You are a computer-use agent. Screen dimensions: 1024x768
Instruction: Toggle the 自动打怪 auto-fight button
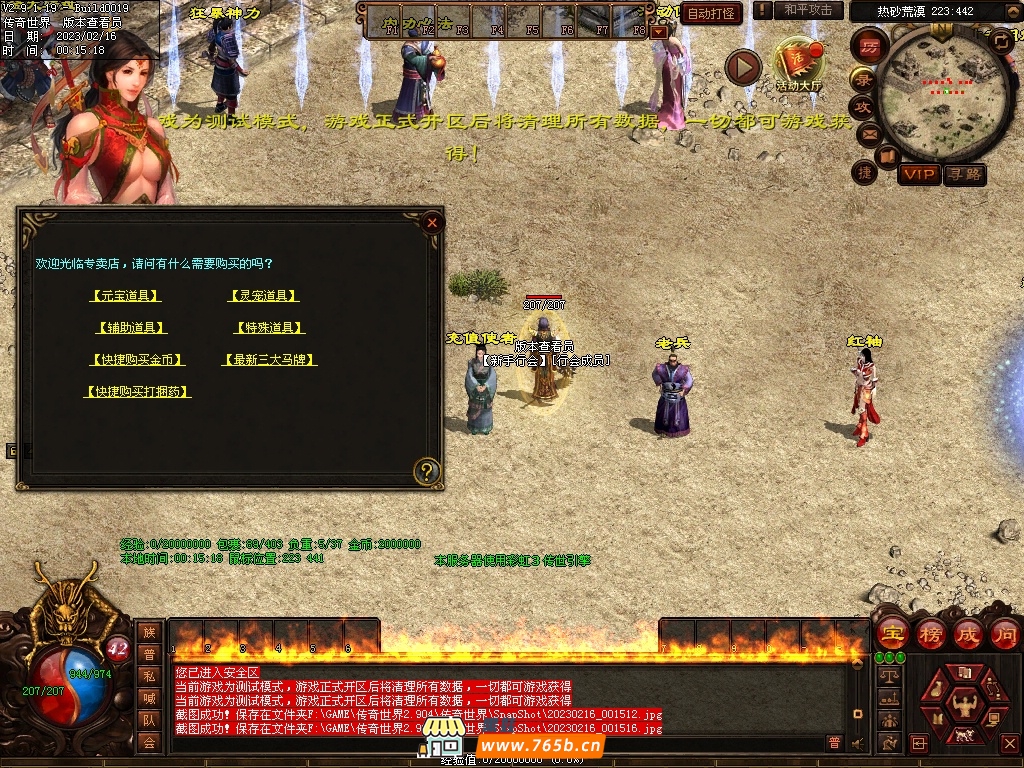click(711, 14)
